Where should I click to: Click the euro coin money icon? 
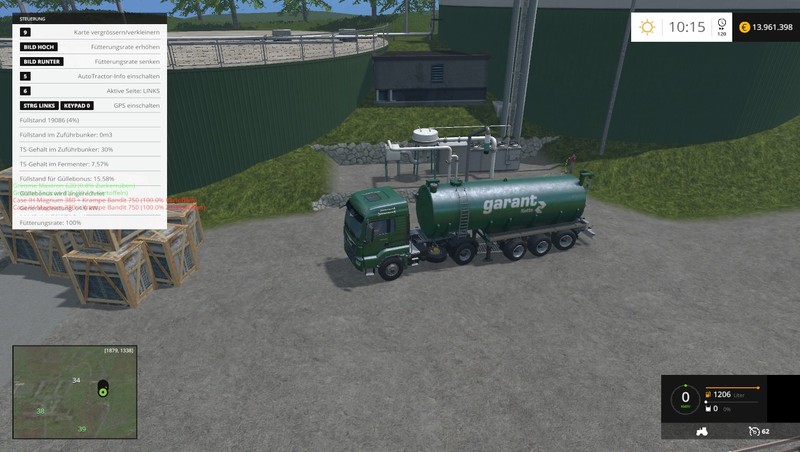743,28
